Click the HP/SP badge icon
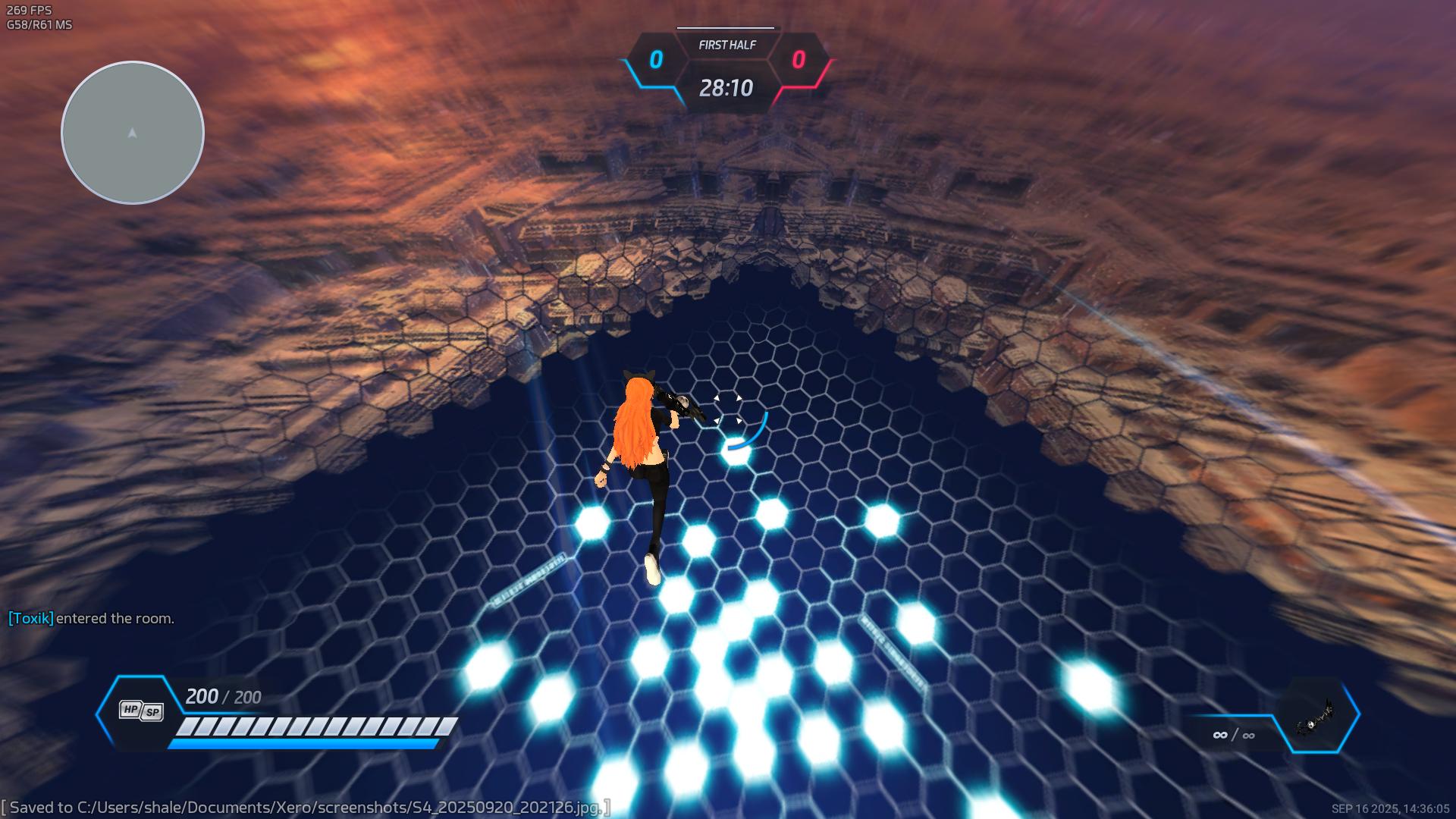The image size is (1456, 819). [141, 711]
